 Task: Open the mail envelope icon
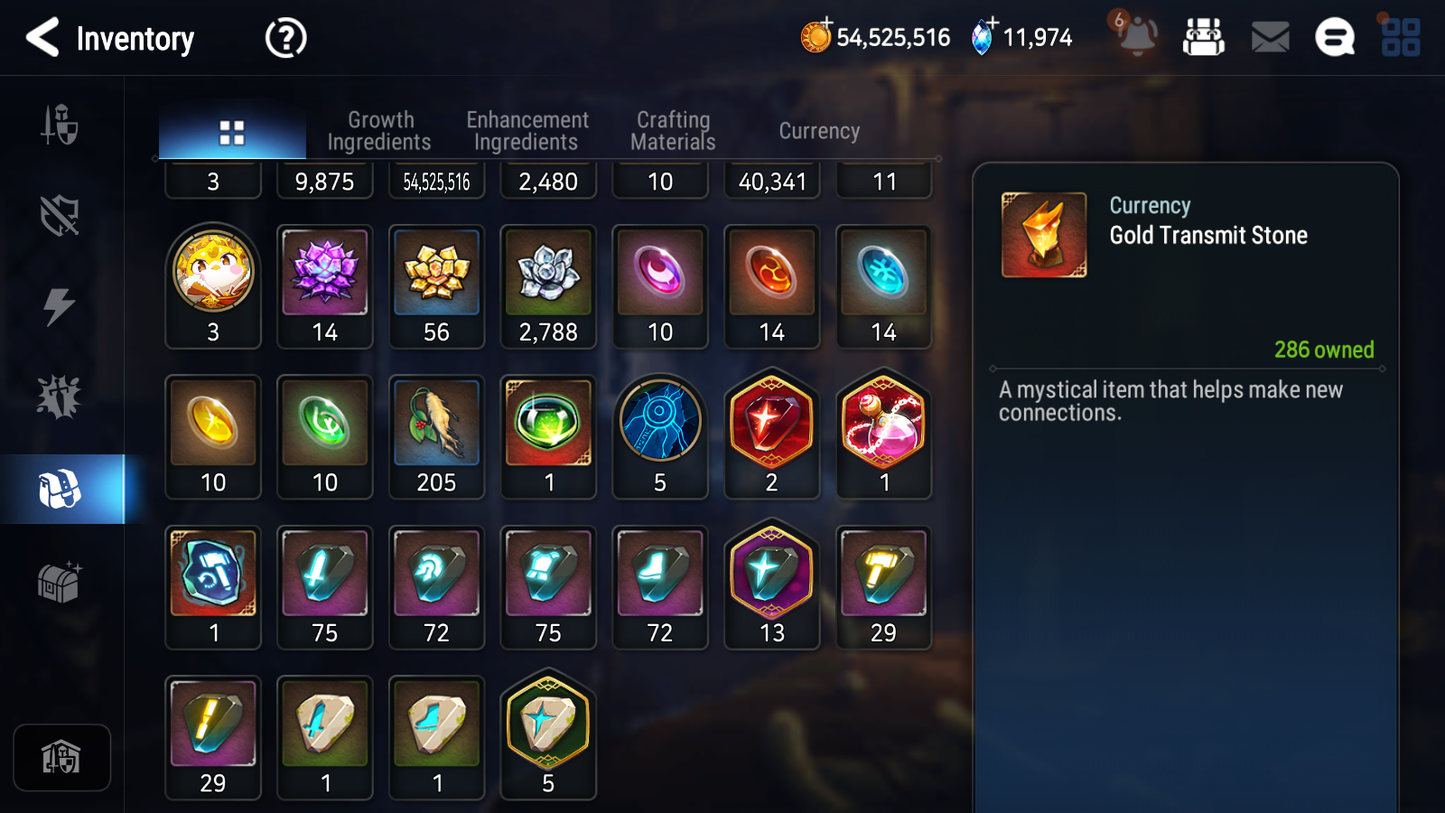pyautogui.click(x=1270, y=37)
